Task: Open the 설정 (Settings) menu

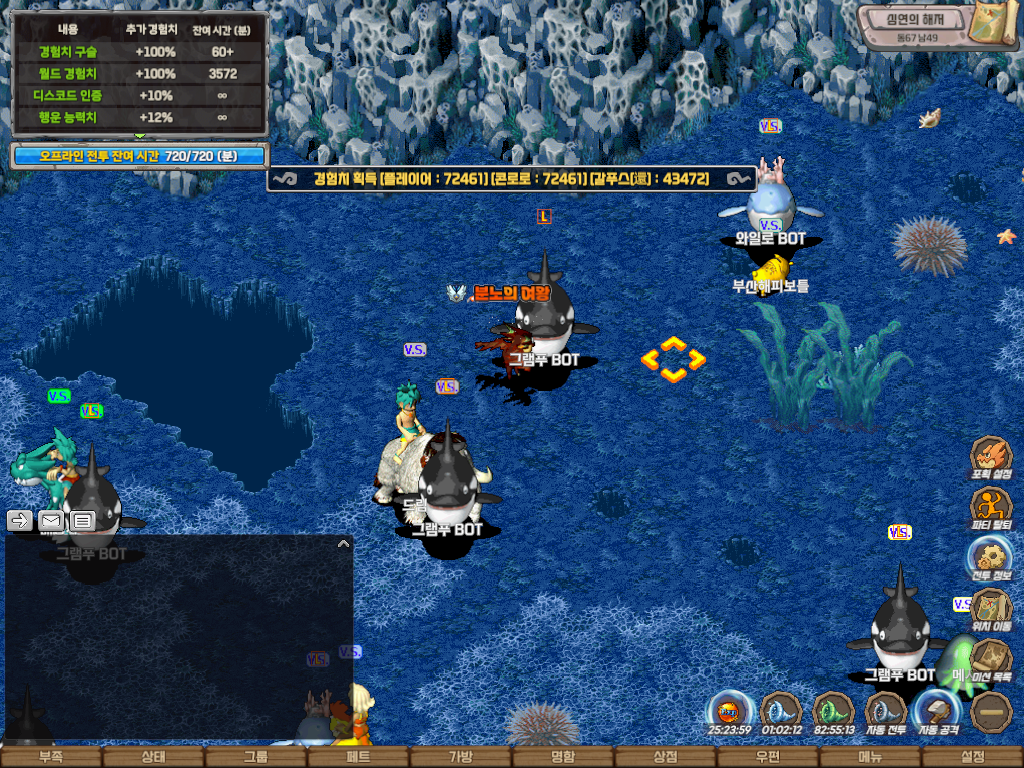Action: tap(972, 757)
